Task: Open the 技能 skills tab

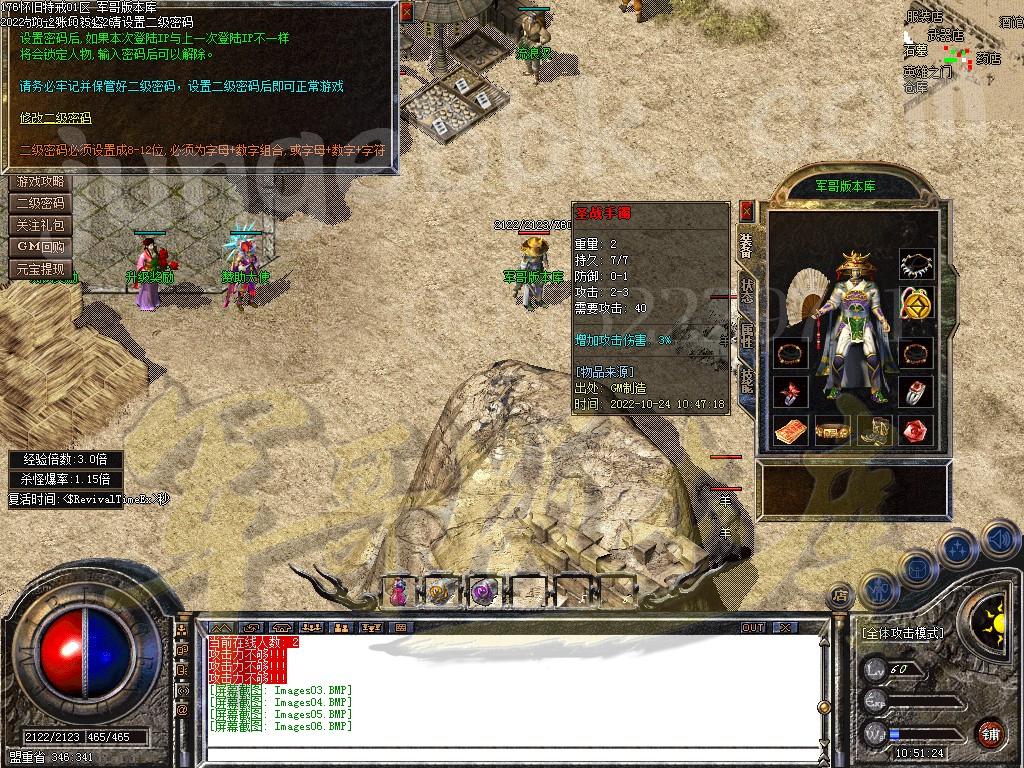Action: click(747, 380)
